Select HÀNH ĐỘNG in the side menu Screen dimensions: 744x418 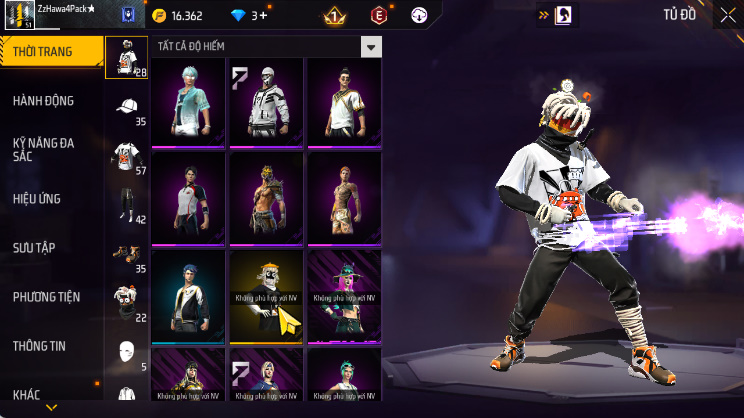tap(45, 101)
